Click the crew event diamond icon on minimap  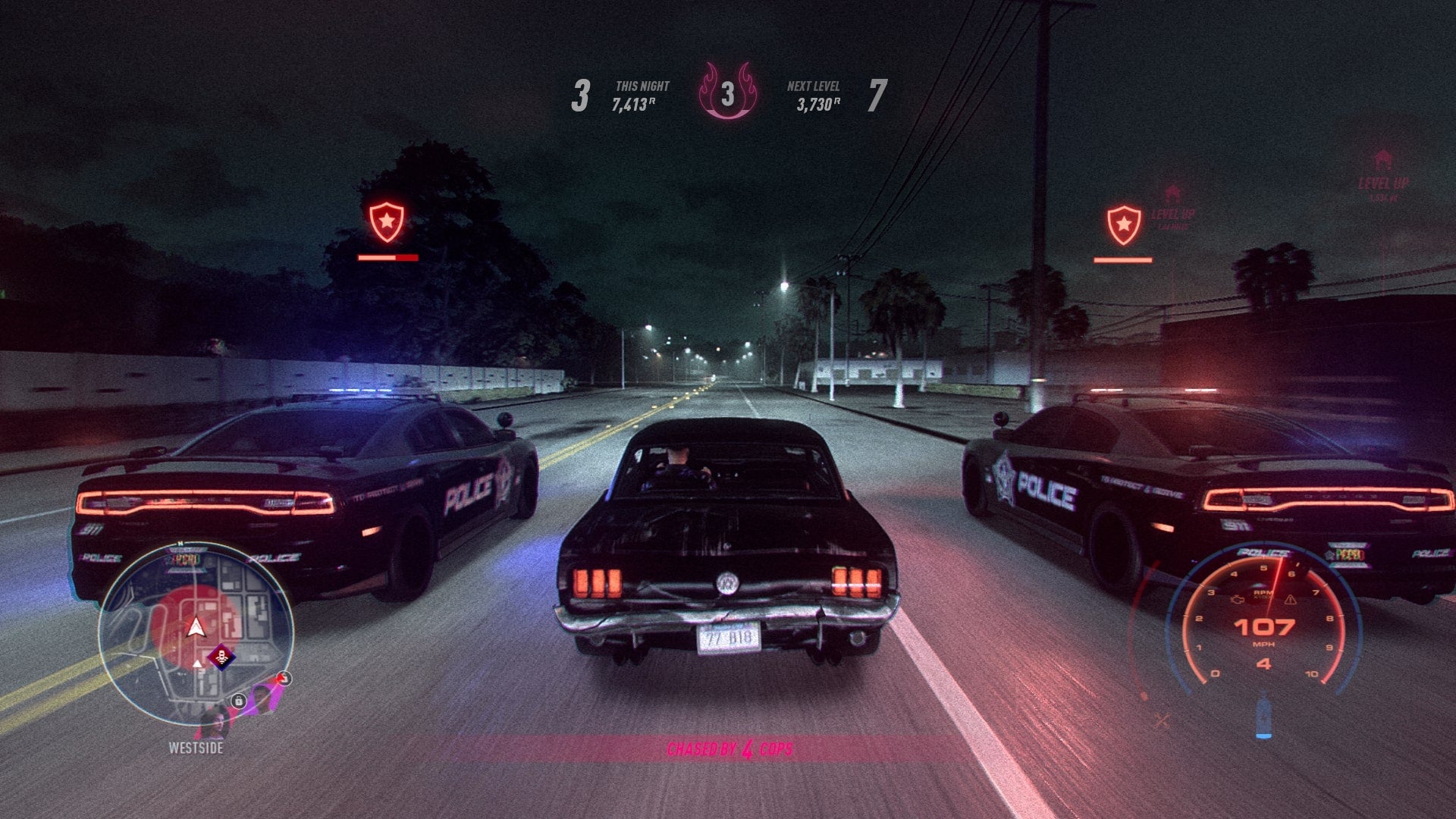[221, 658]
